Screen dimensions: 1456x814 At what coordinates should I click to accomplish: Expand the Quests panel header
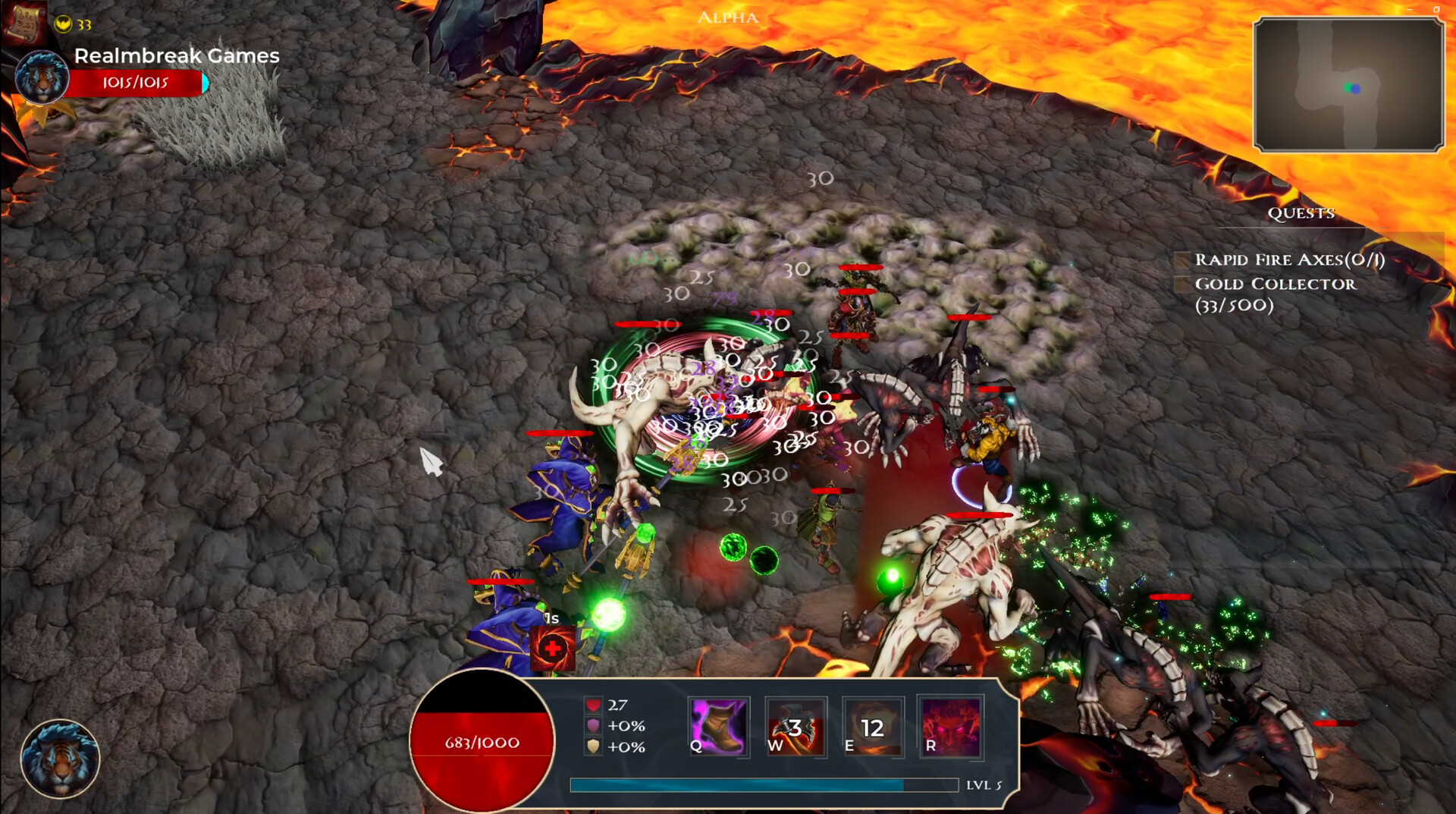pyautogui.click(x=1301, y=213)
